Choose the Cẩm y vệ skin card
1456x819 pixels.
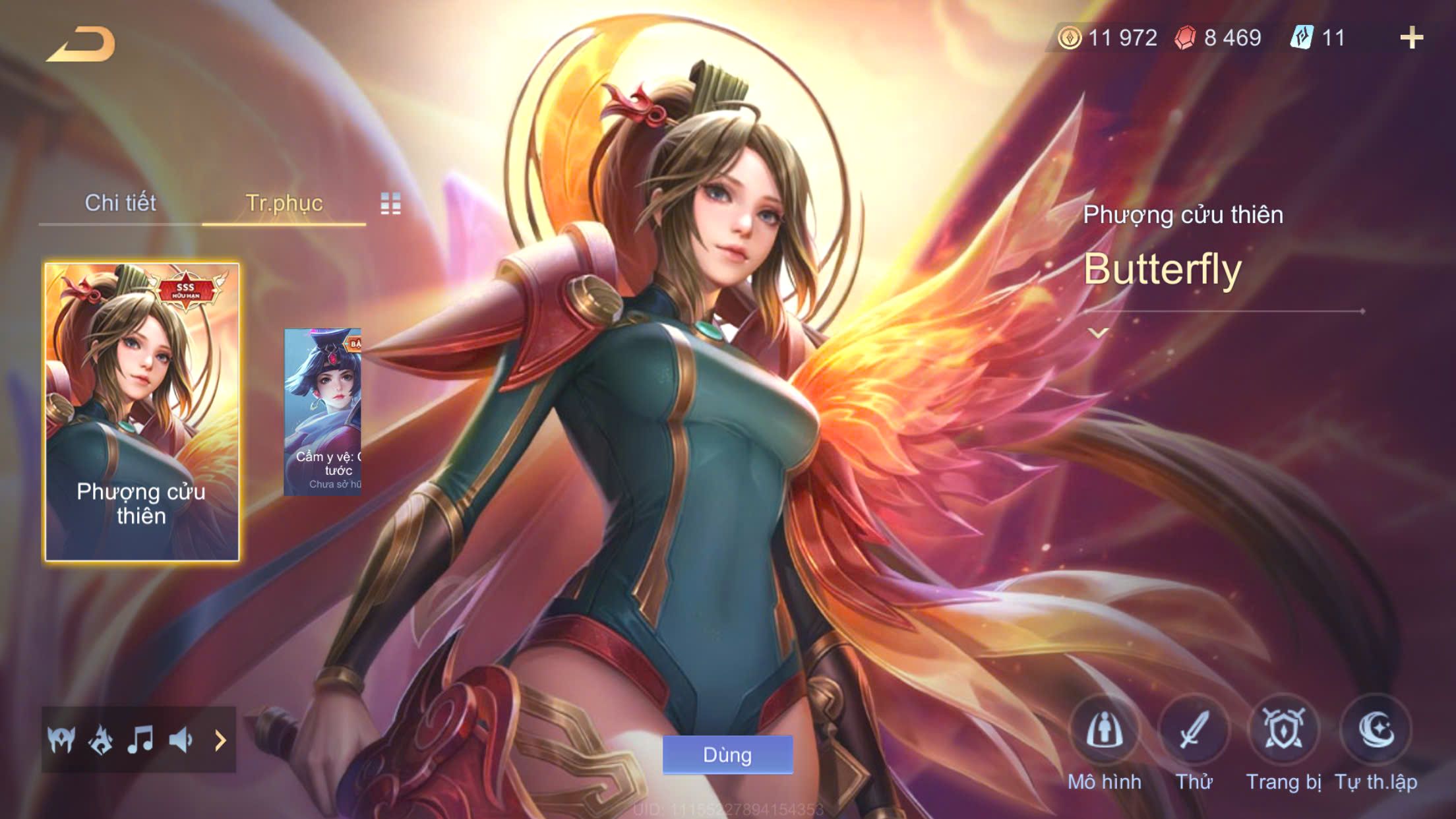pos(322,411)
